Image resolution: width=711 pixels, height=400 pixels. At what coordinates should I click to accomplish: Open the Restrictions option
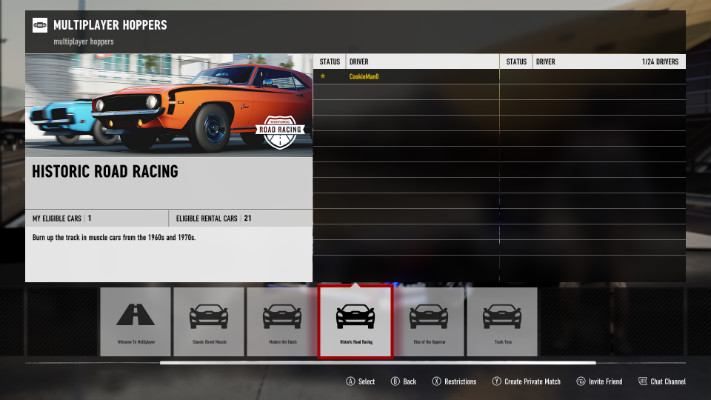[453, 381]
